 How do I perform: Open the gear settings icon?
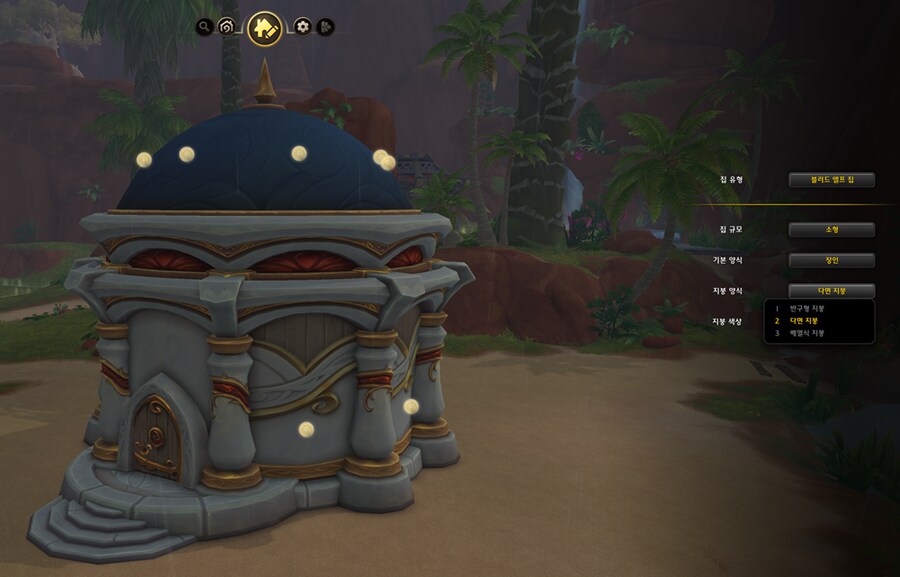[302, 27]
